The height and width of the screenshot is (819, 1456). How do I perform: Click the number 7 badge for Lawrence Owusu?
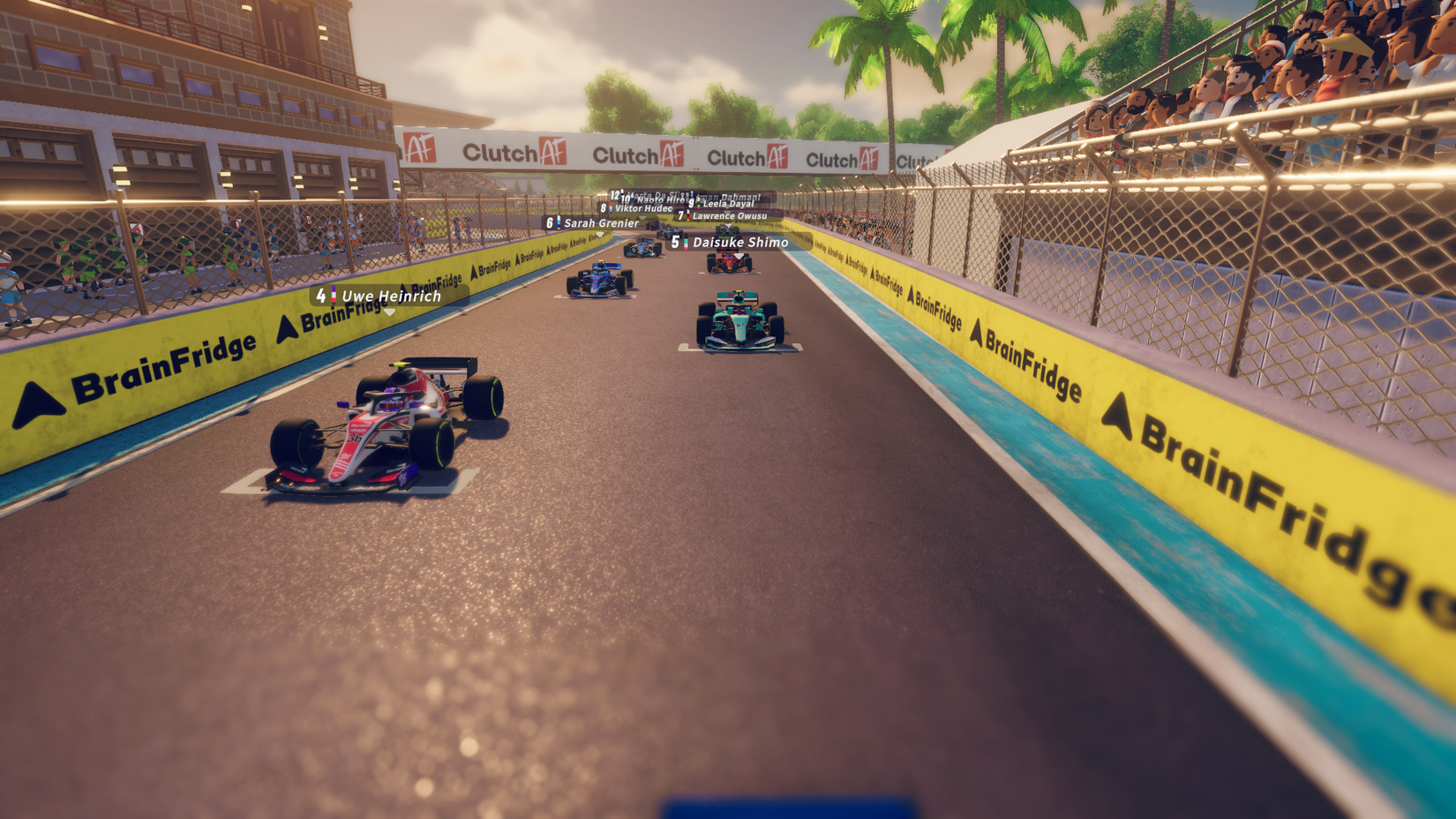tap(681, 215)
